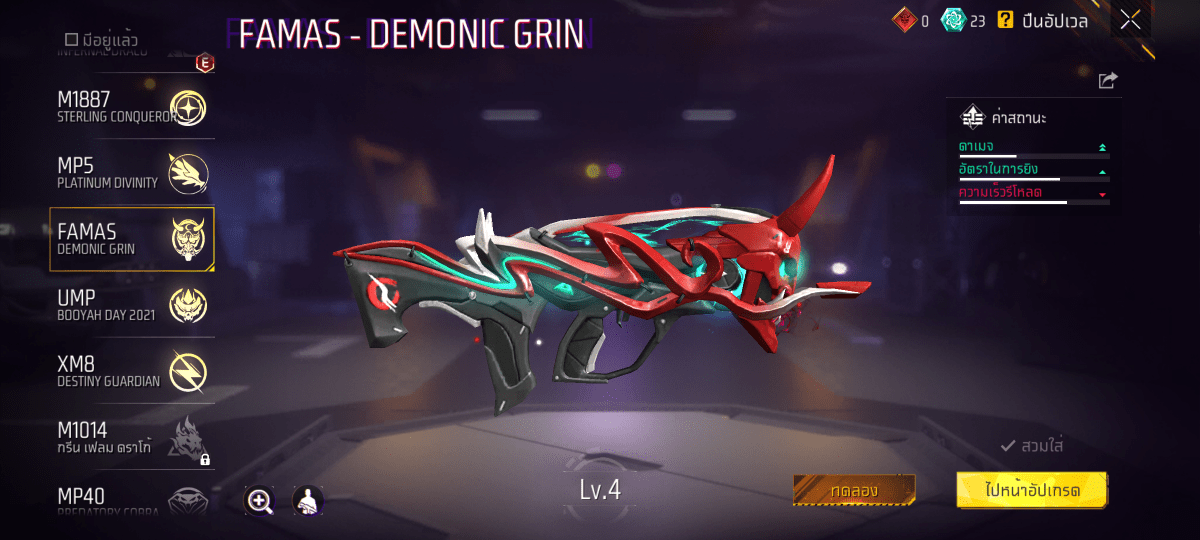Click the orange trial button
This screenshot has width=1200, height=540.
tap(854, 490)
